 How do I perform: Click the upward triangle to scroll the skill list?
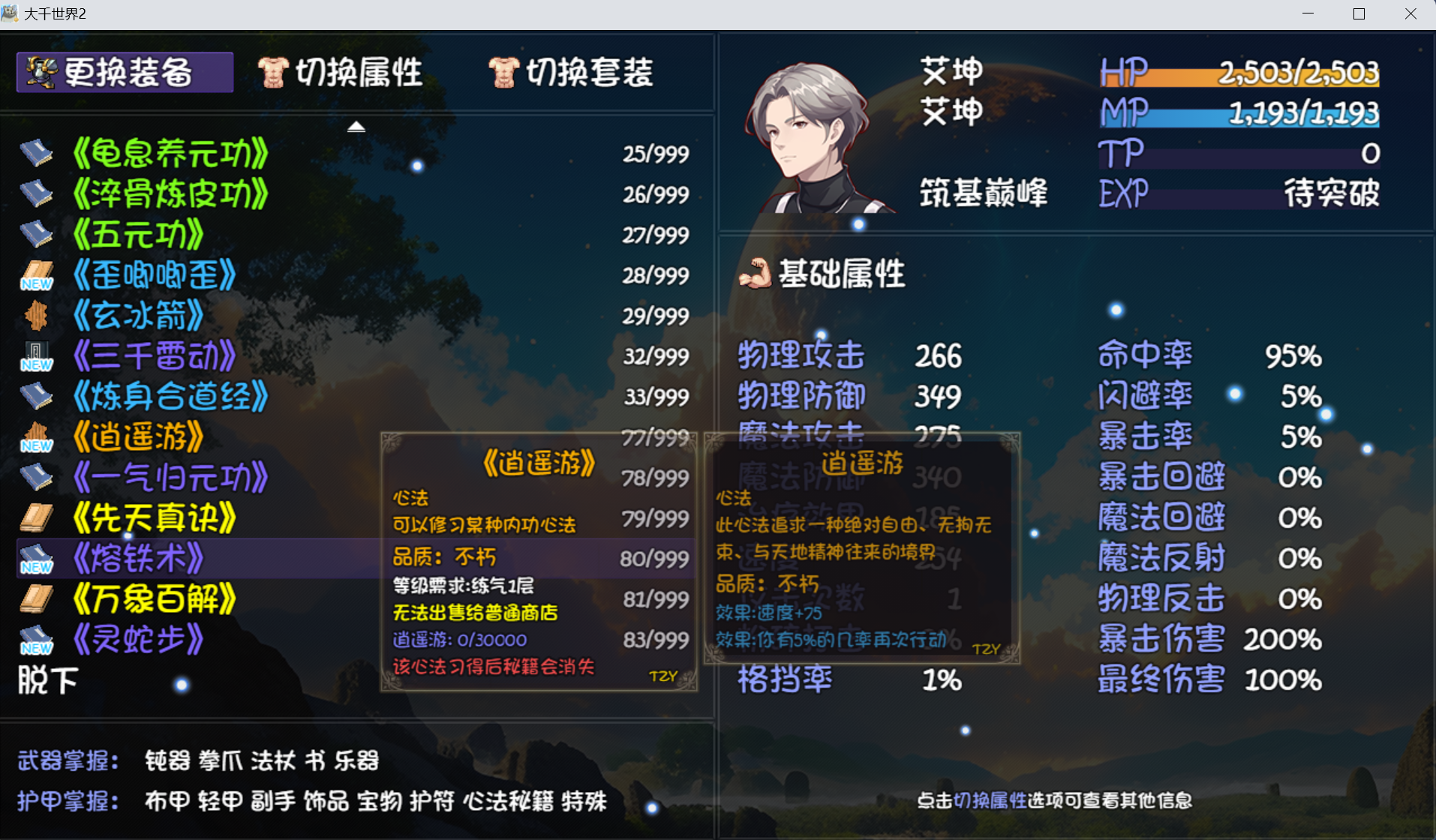(356, 126)
